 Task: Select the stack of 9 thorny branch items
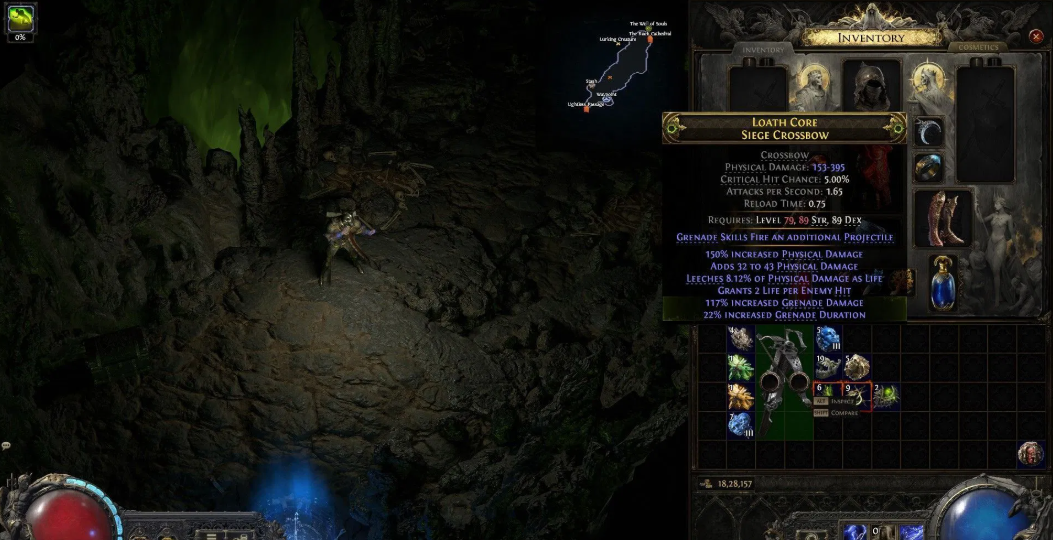857,396
